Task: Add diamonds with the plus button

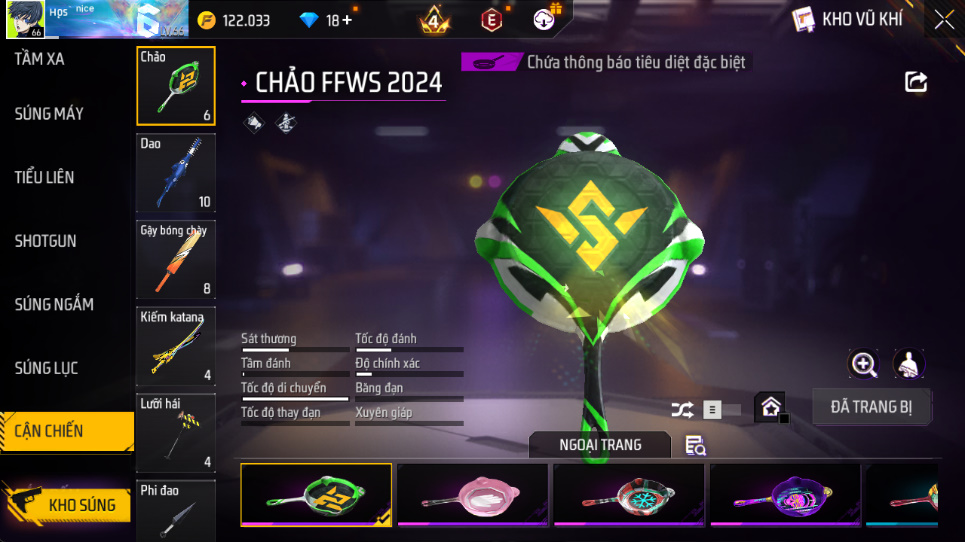Action: (347, 20)
